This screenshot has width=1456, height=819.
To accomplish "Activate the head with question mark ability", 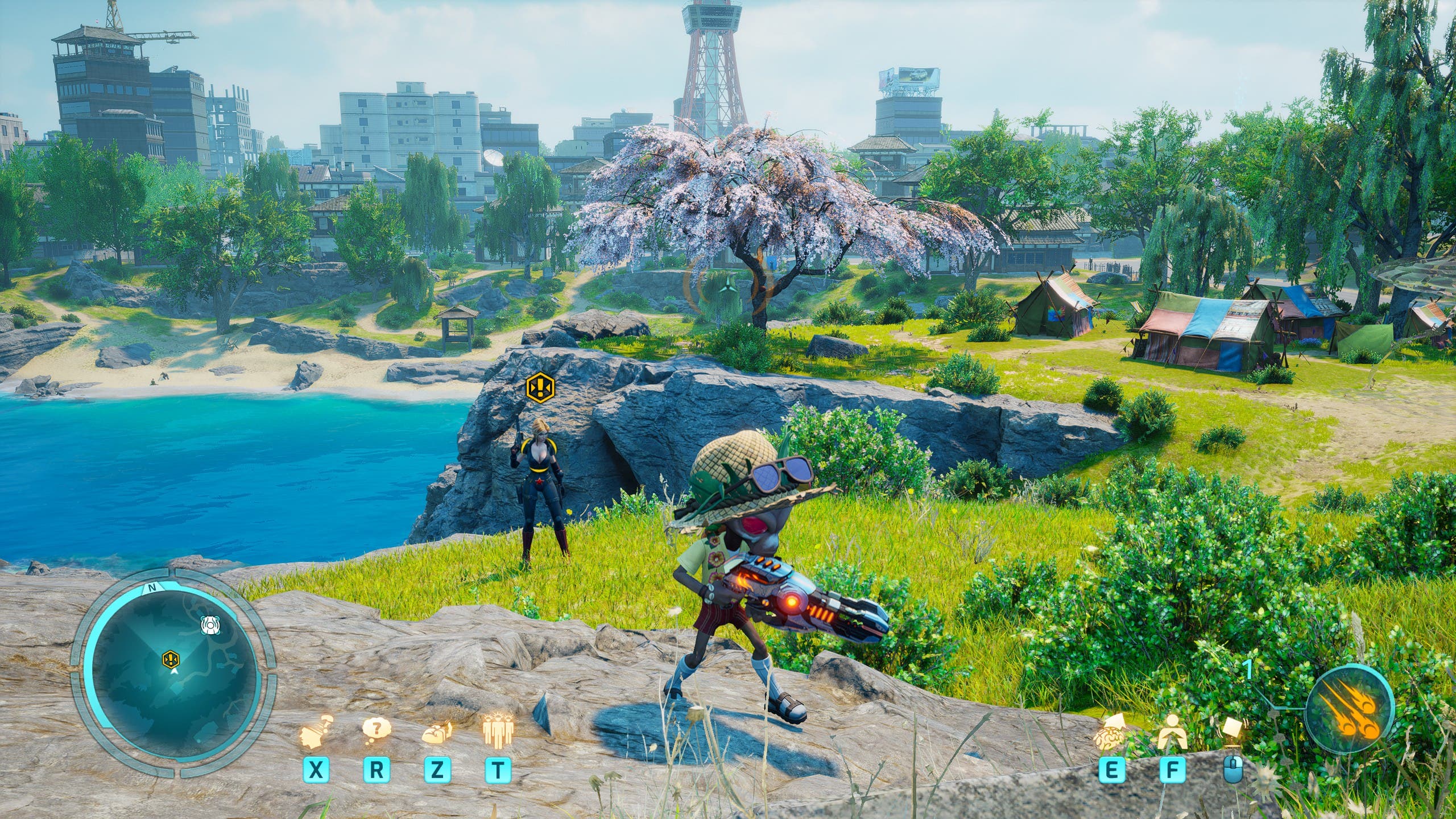I will (315, 732).
